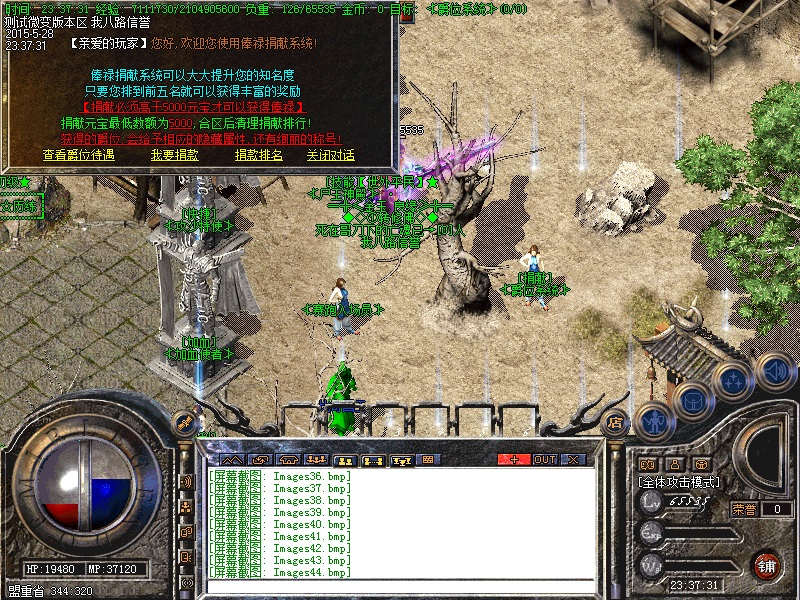Open the 店 shop button
This screenshot has height=600, width=800.
click(x=616, y=422)
